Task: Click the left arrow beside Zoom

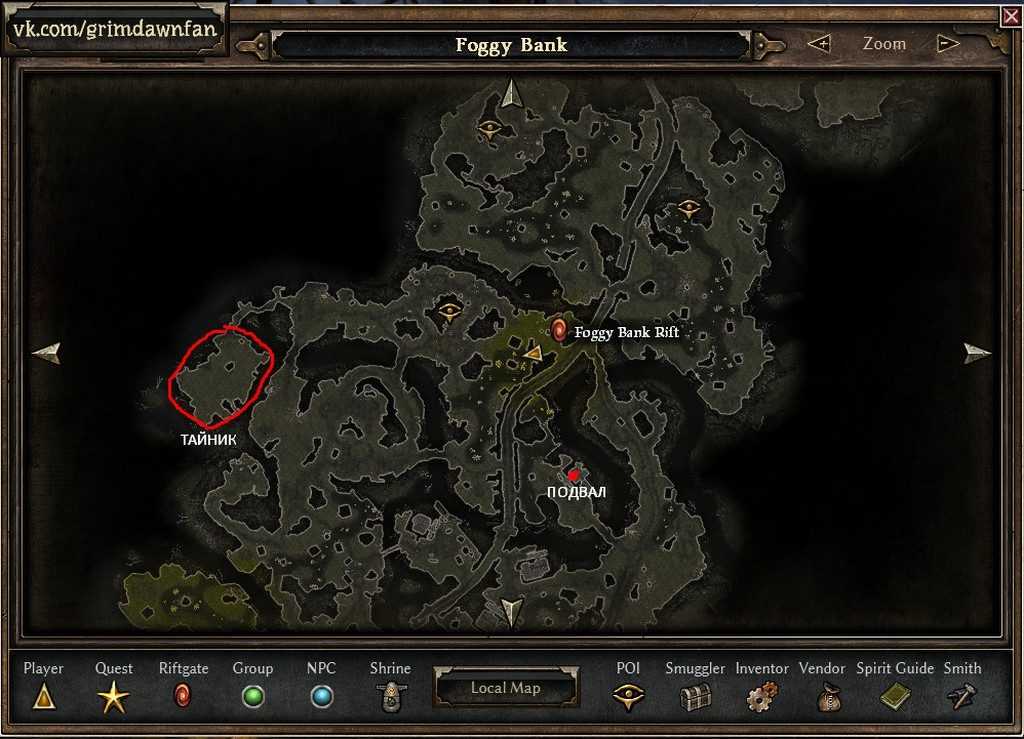Action: (819, 44)
